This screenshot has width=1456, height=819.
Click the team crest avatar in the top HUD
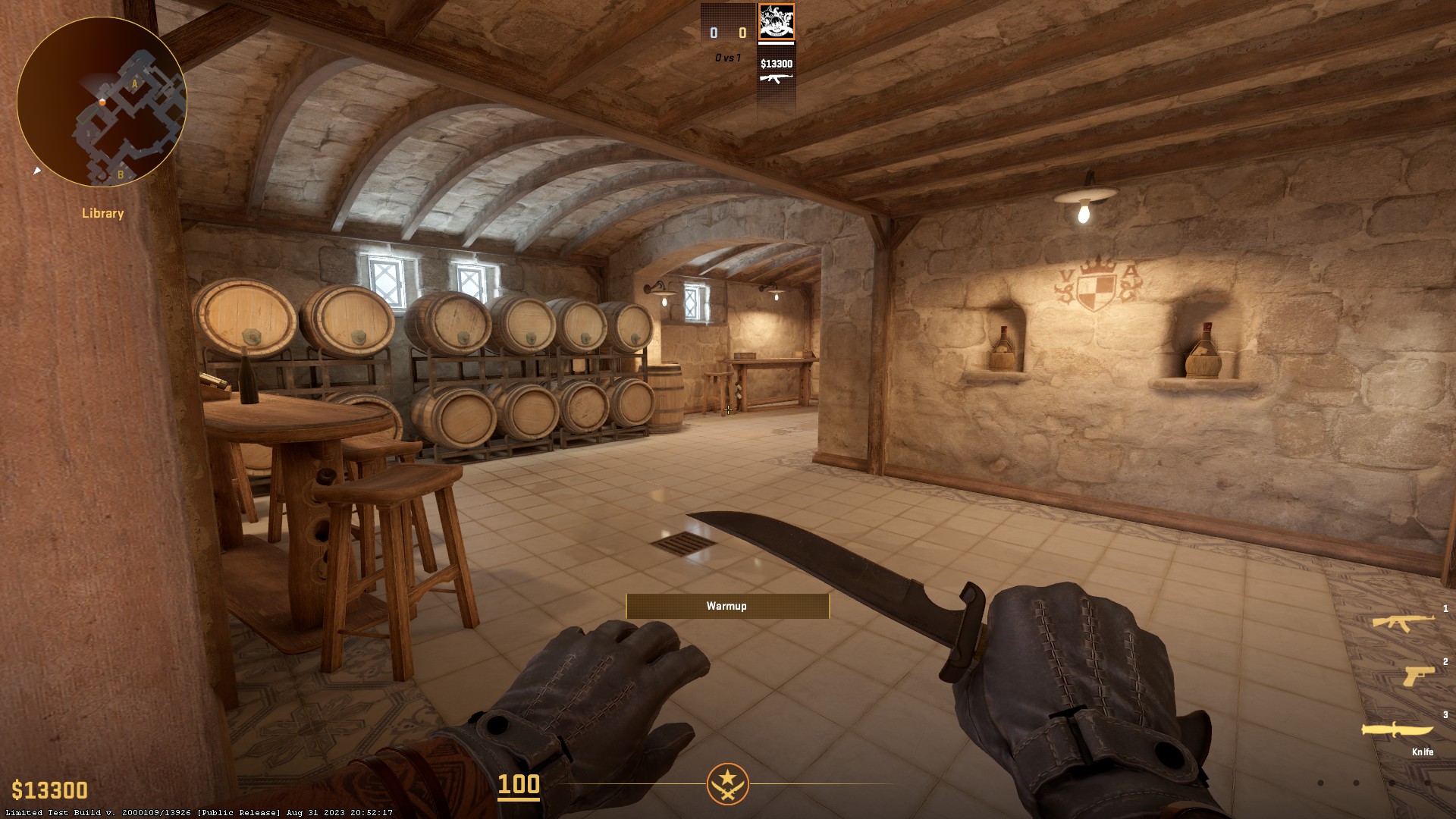pyautogui.click(x=777, y=21)
